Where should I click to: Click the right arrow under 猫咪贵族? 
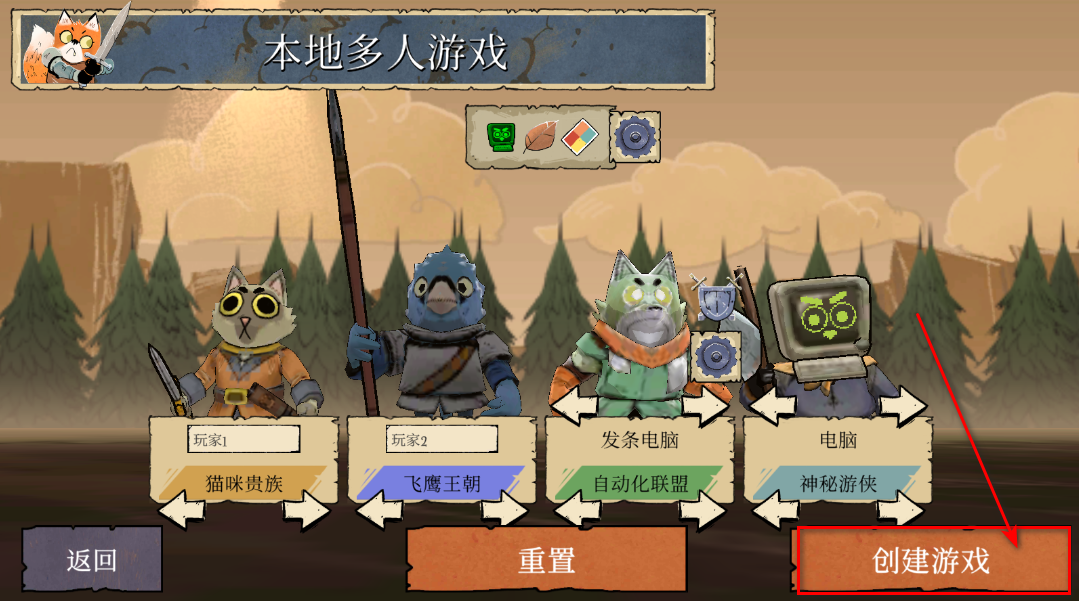point(306,510)
